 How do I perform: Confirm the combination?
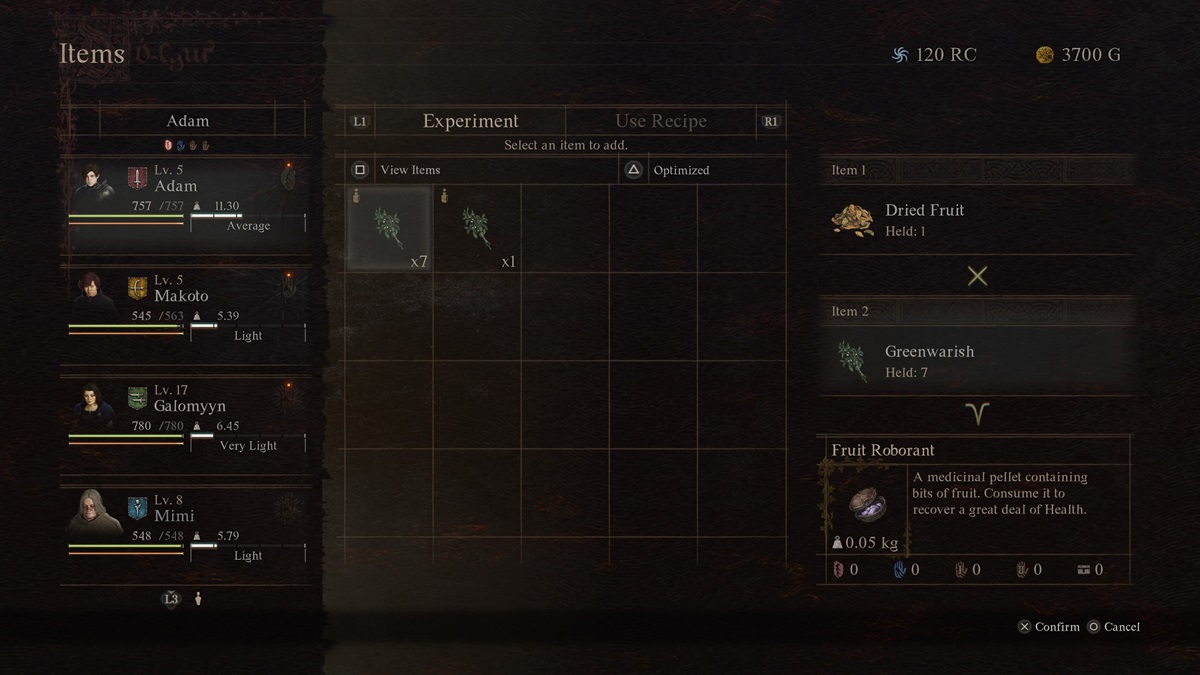point(1049,627)
